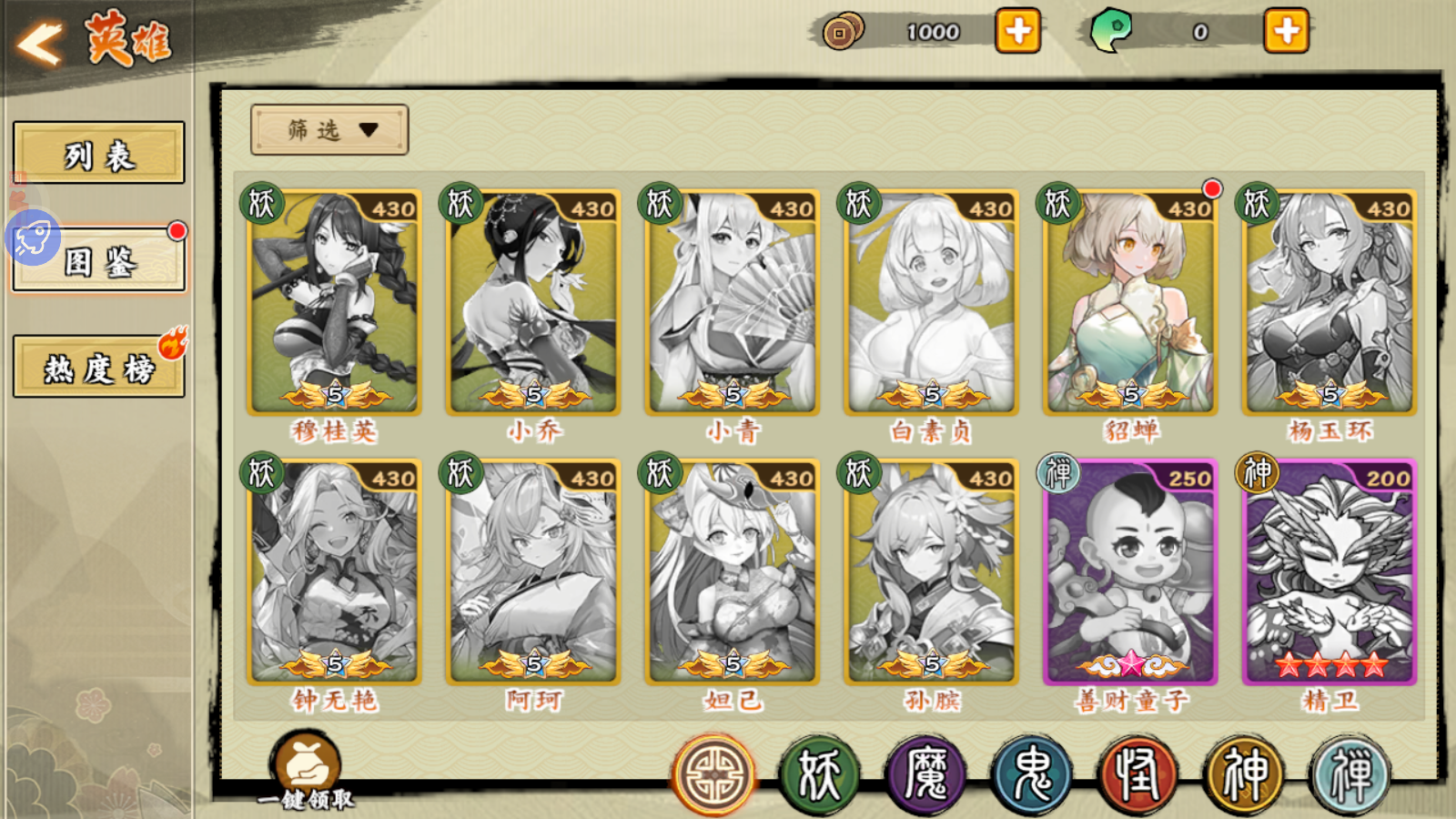Open the 热度榜 popularity ranking
1456x819 pixels.
pyautogui.click(x=98, y=368)
